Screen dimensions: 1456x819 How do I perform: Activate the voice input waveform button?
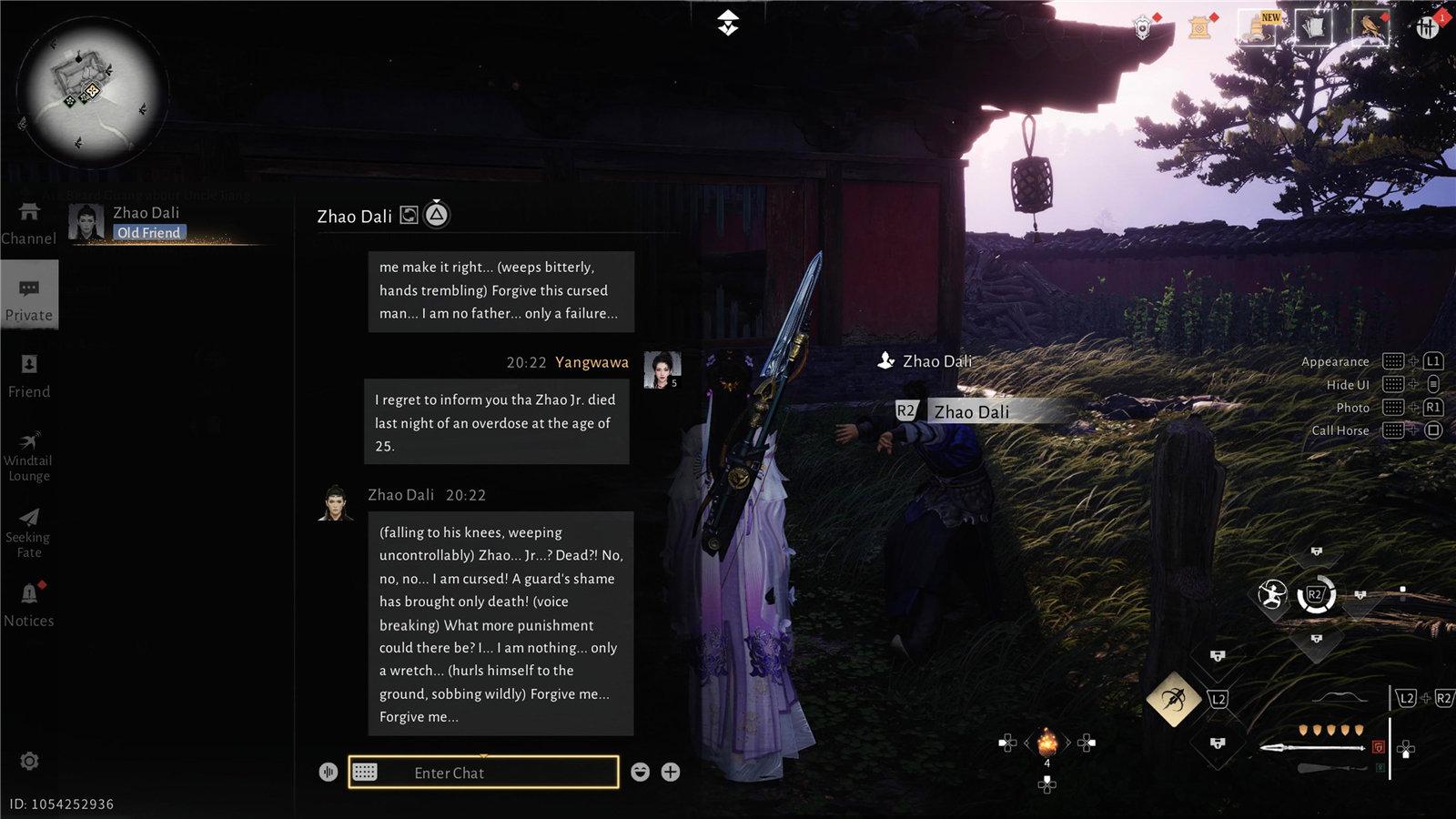329,773
